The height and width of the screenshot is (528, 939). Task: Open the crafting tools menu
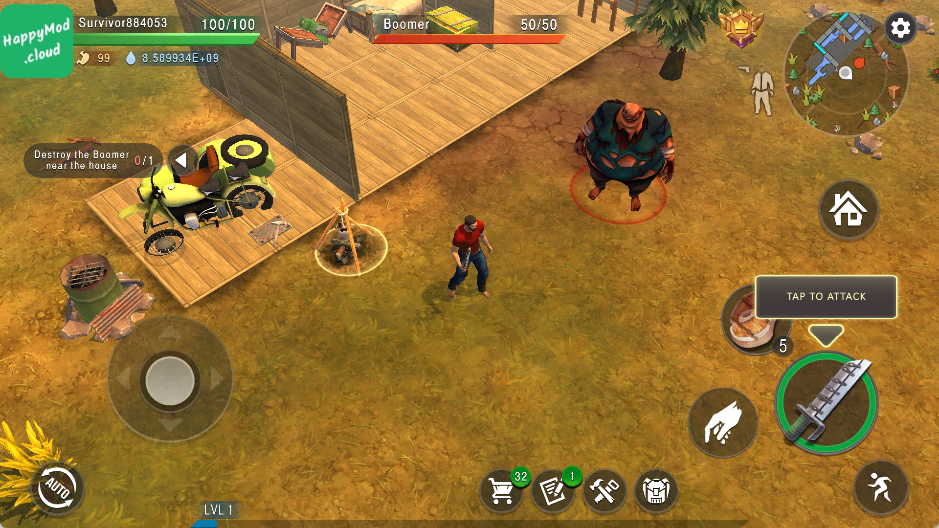pos(605,490)
